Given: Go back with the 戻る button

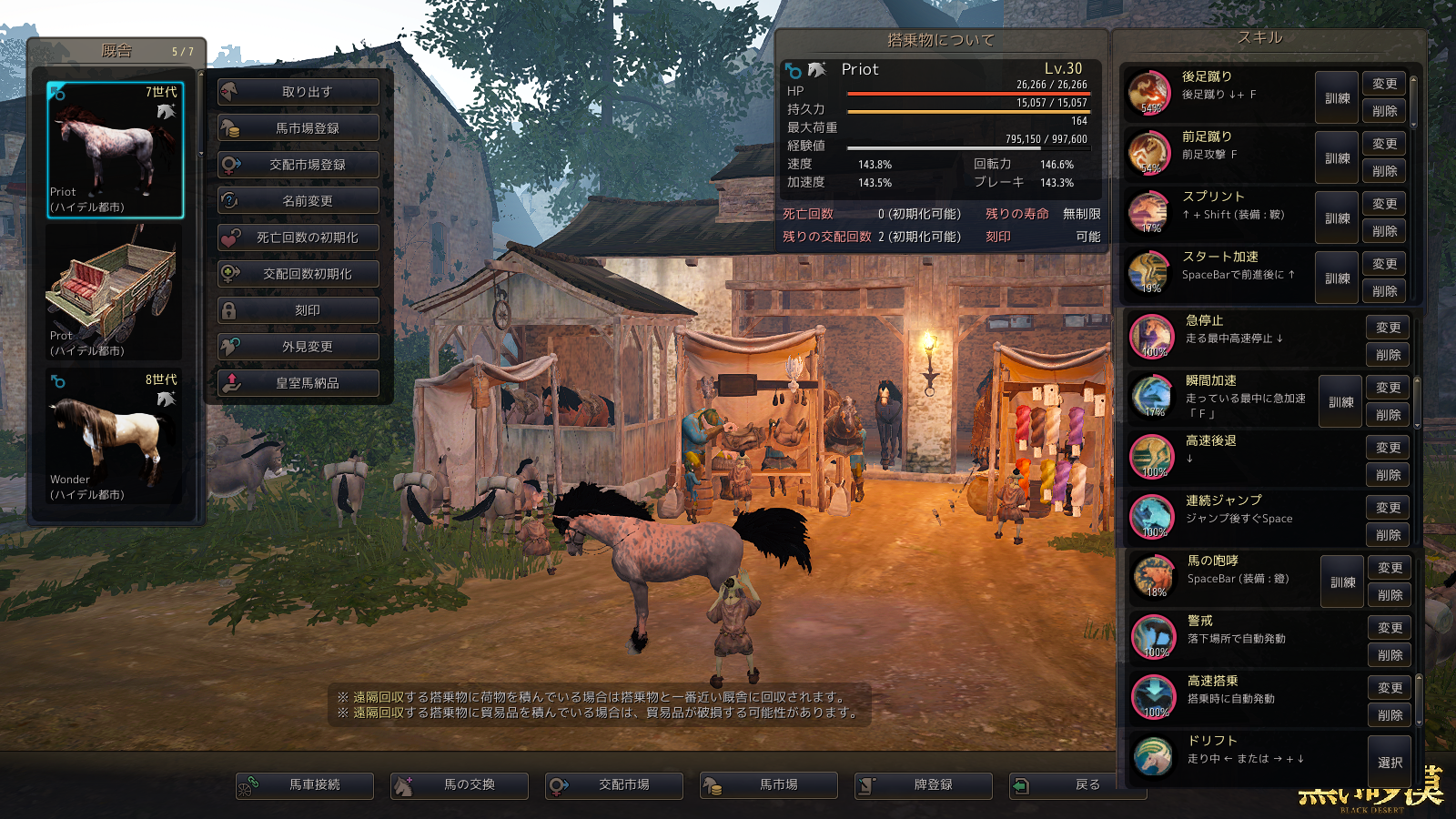Looking at the screenshot, I should point(1077,785).
